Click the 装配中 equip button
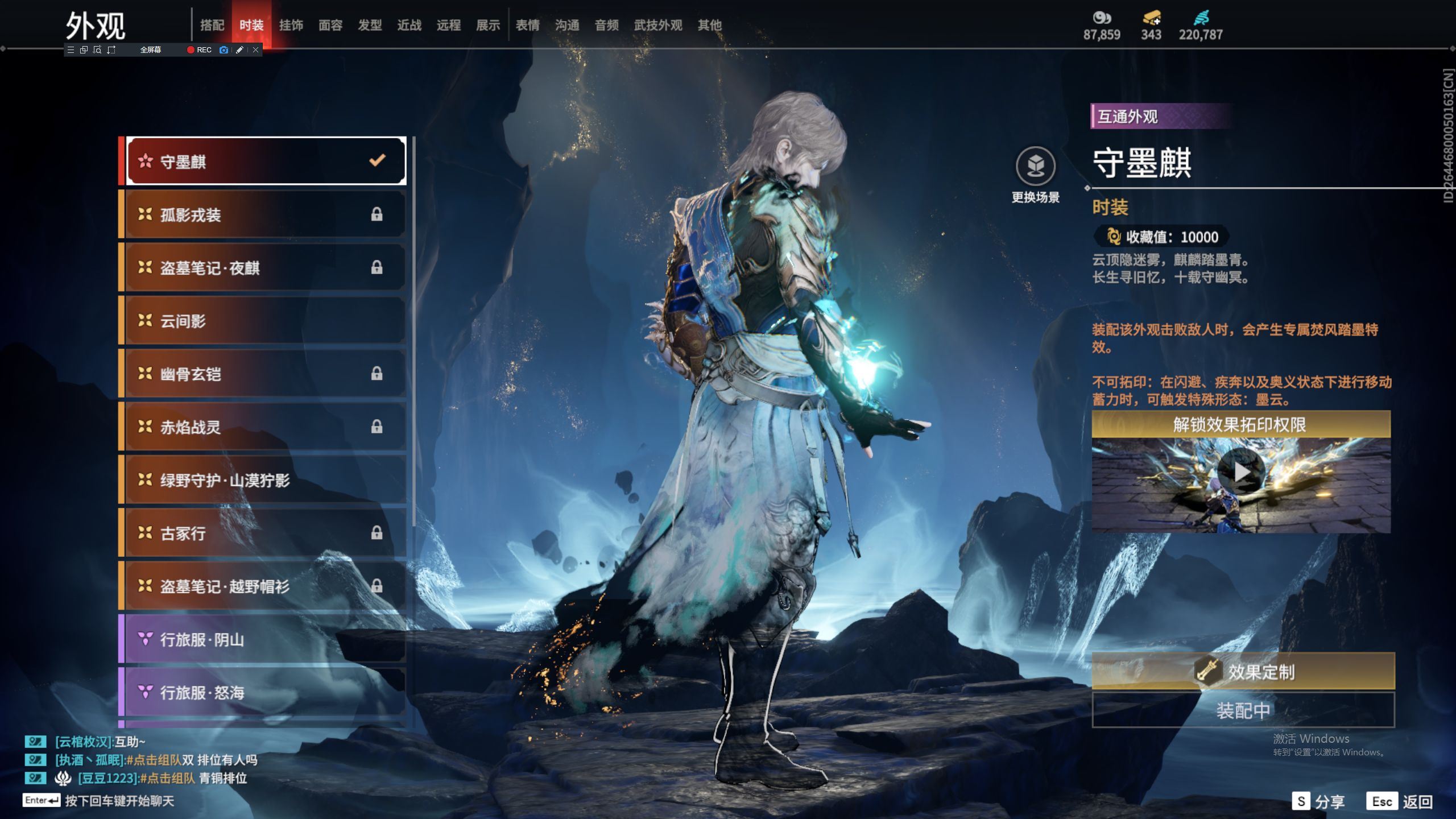The width and height of the screenshot is (1456, 819). (1243, 710)
